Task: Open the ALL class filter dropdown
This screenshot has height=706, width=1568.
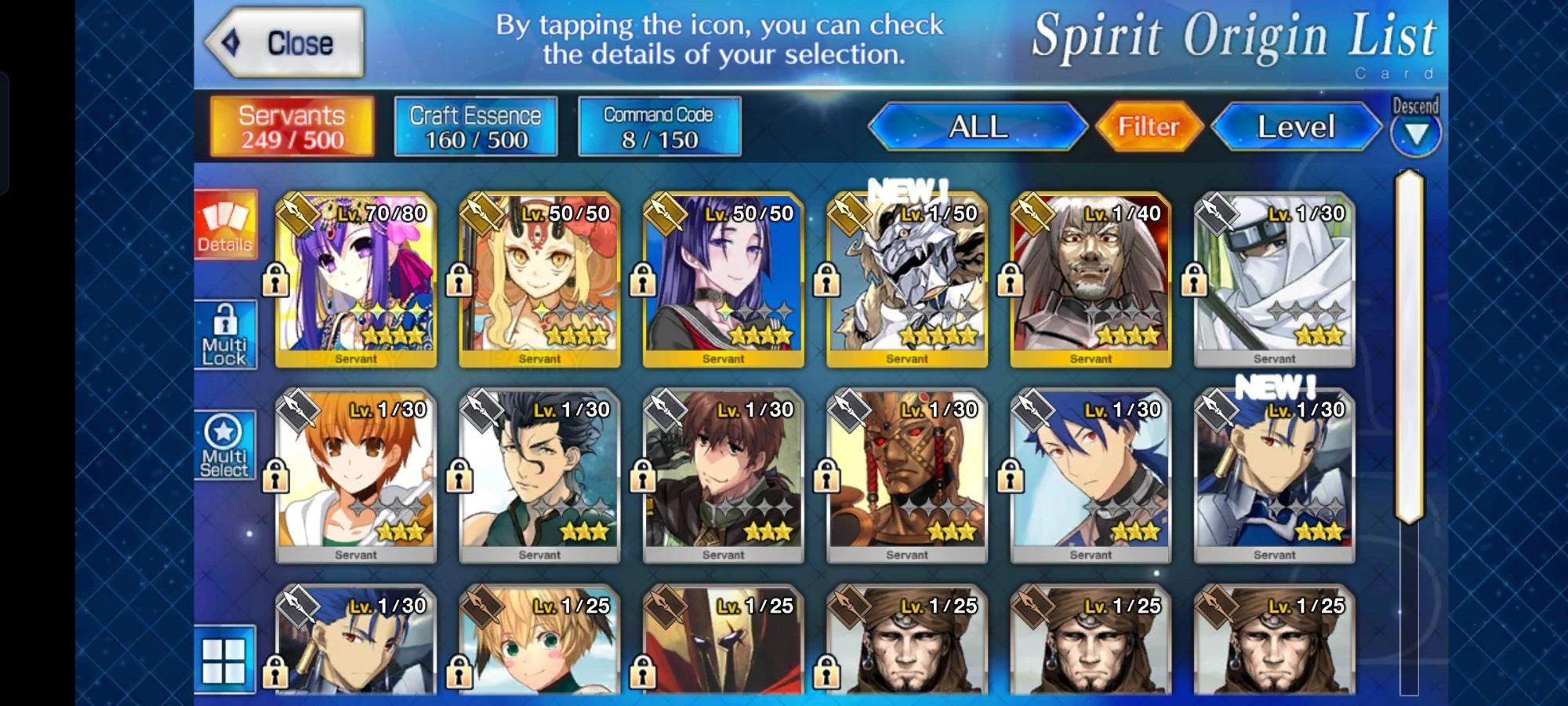Action: [x=978, y=126]
